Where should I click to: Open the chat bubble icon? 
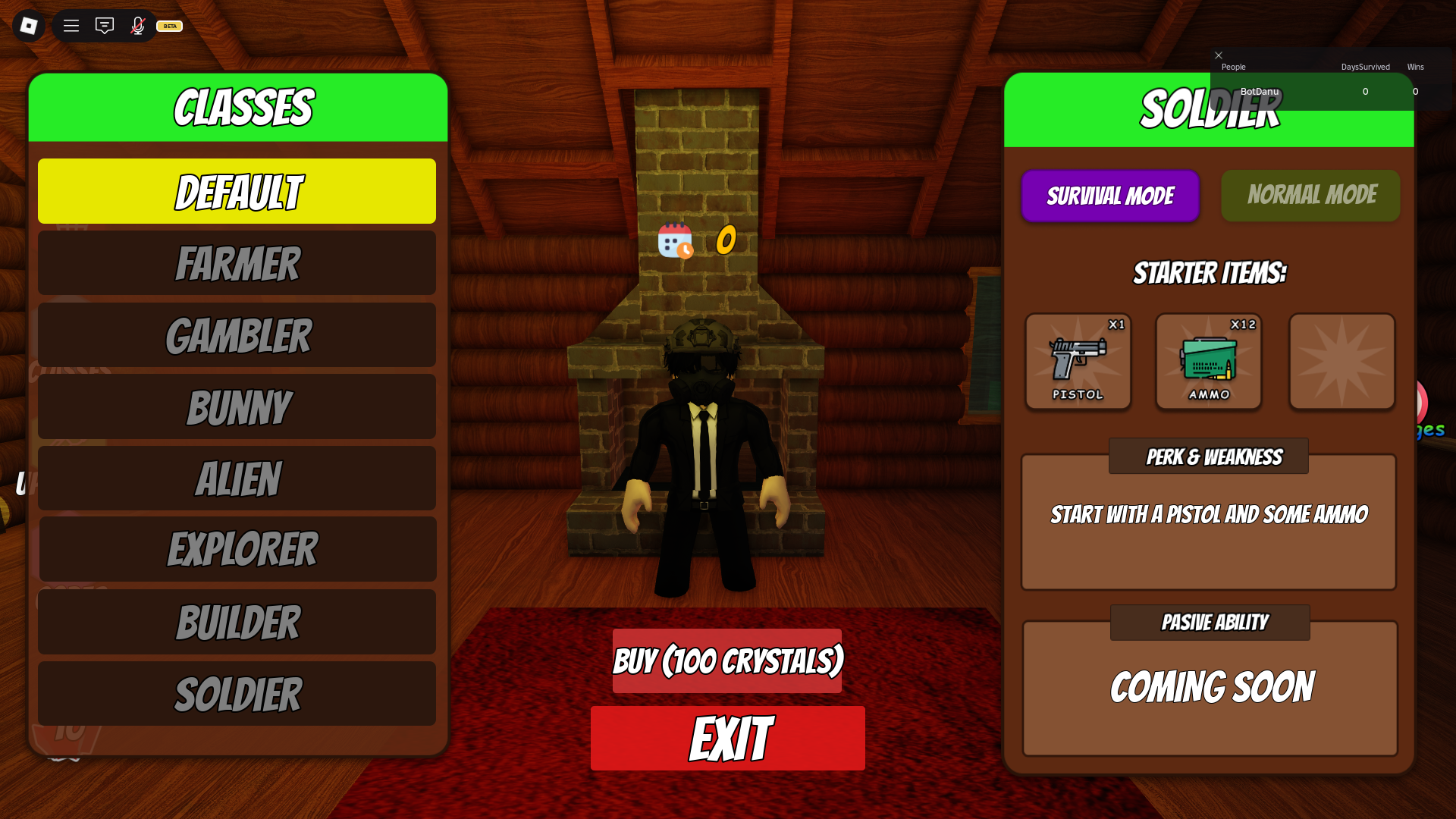coord(104,25)
